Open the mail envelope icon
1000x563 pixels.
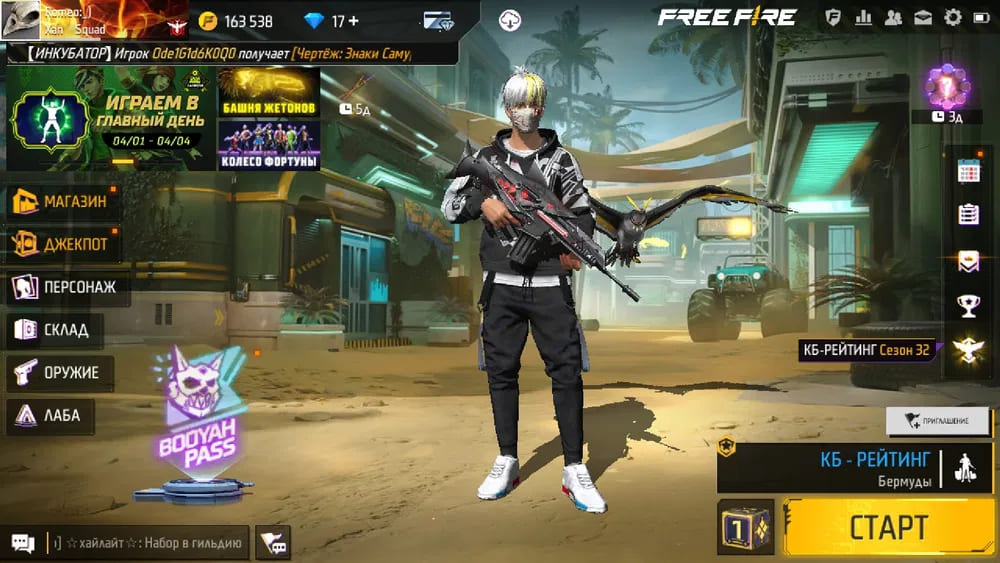pyautogui.click(x=923, y=17)
